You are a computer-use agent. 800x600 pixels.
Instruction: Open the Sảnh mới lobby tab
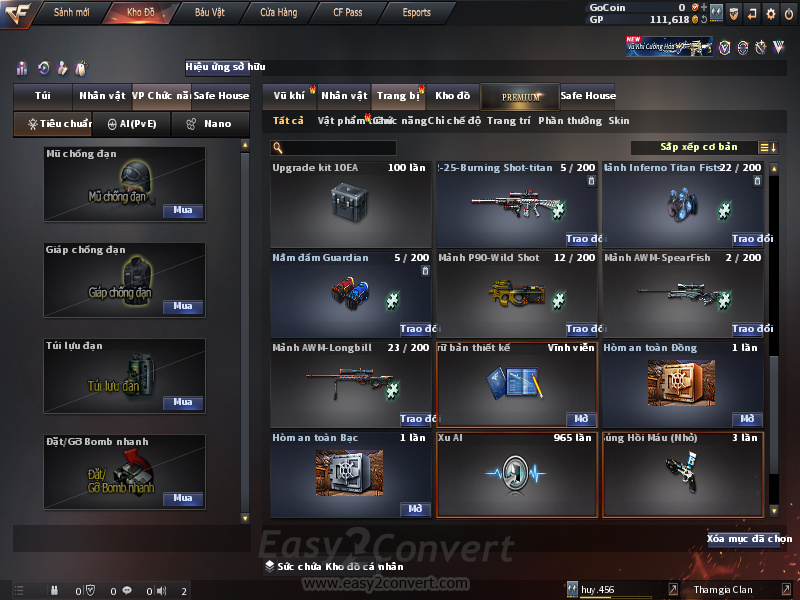coord(72,13)
